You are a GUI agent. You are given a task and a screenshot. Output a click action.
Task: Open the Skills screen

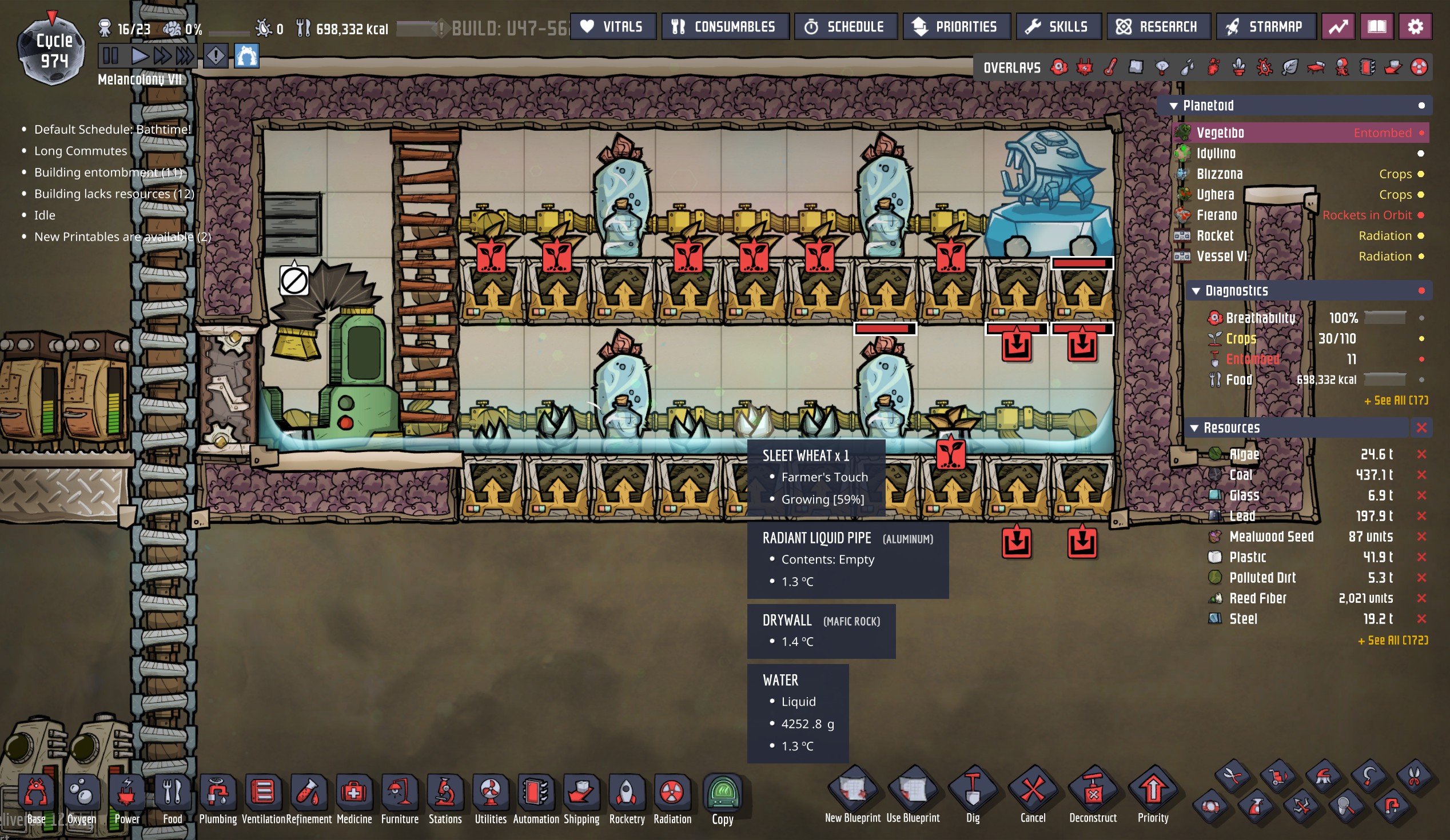click(1058, 26)
